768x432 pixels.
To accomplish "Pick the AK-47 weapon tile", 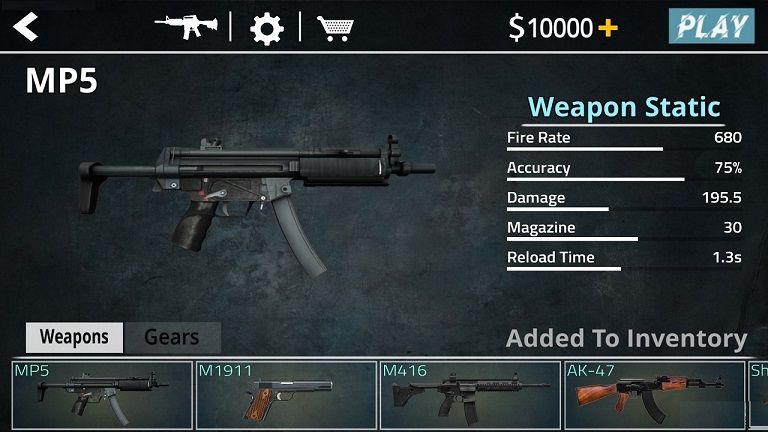I will click(x=654, y=395).
